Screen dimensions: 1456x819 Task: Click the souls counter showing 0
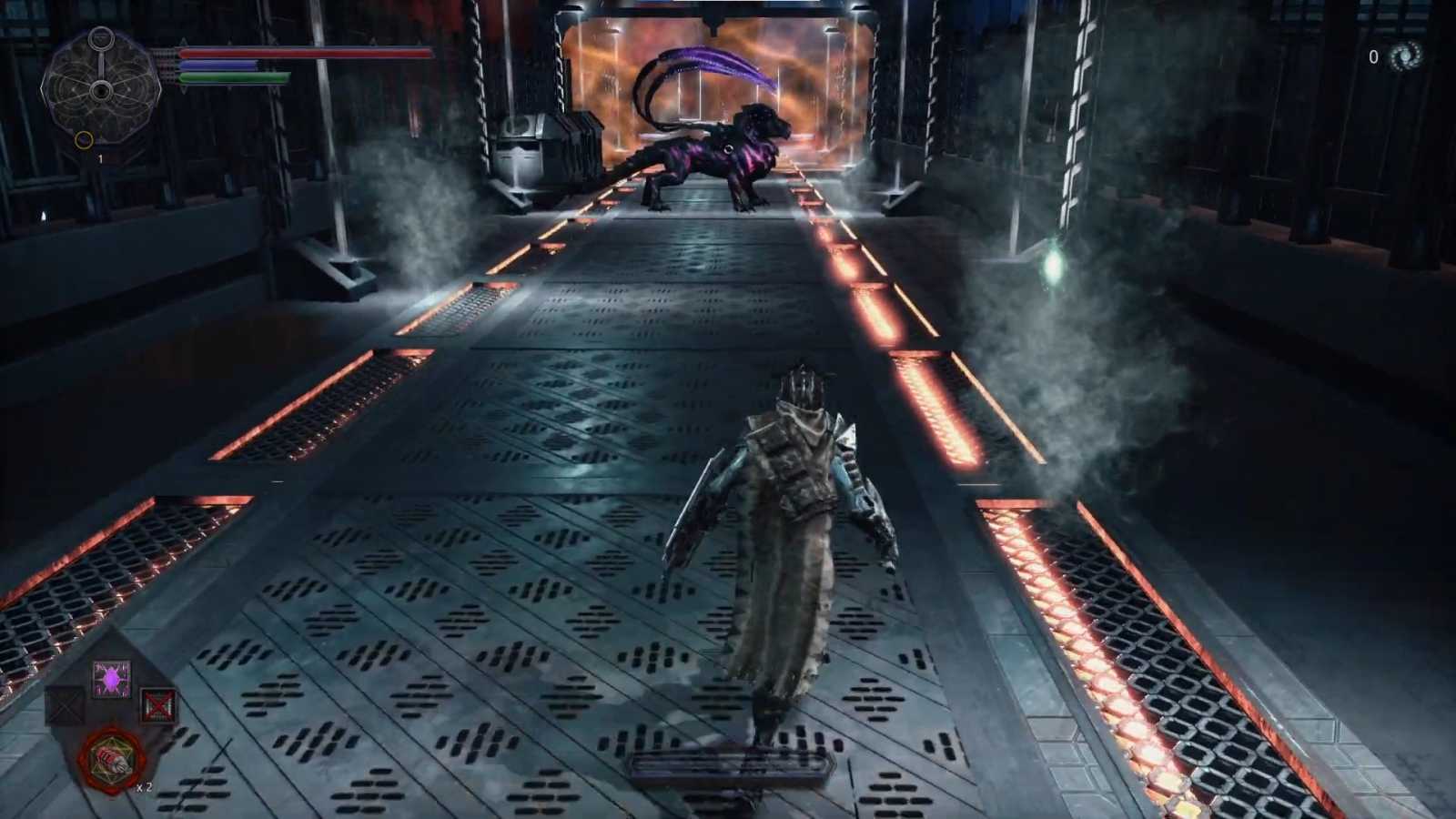[1372, 57]
